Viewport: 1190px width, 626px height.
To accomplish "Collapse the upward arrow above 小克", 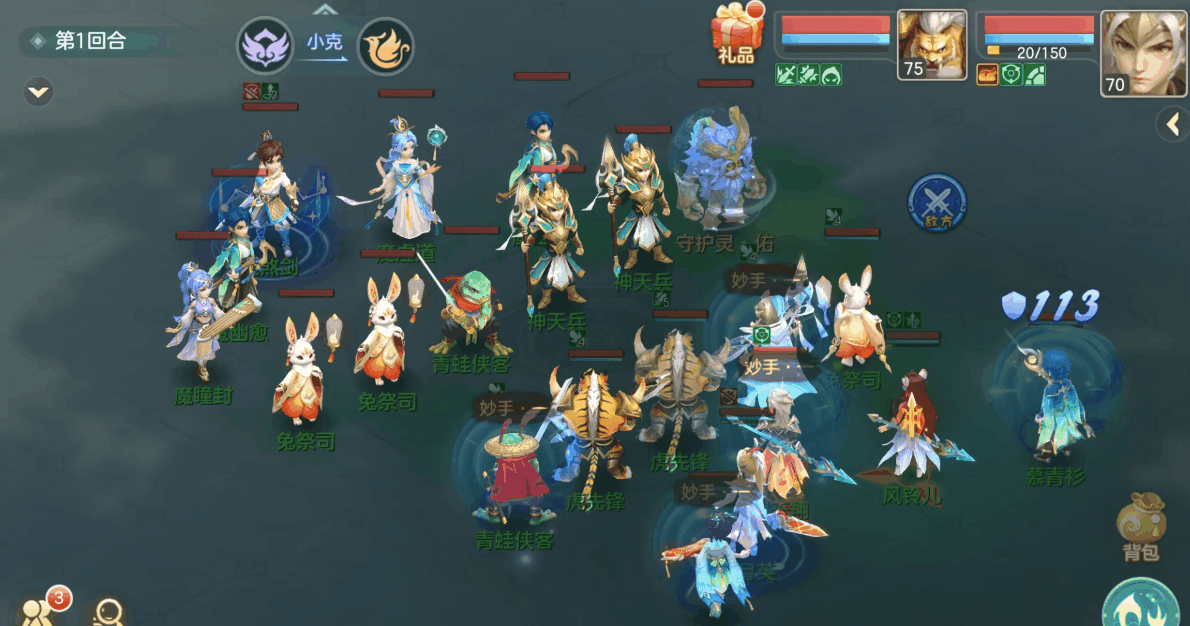I will coord(325,10).
